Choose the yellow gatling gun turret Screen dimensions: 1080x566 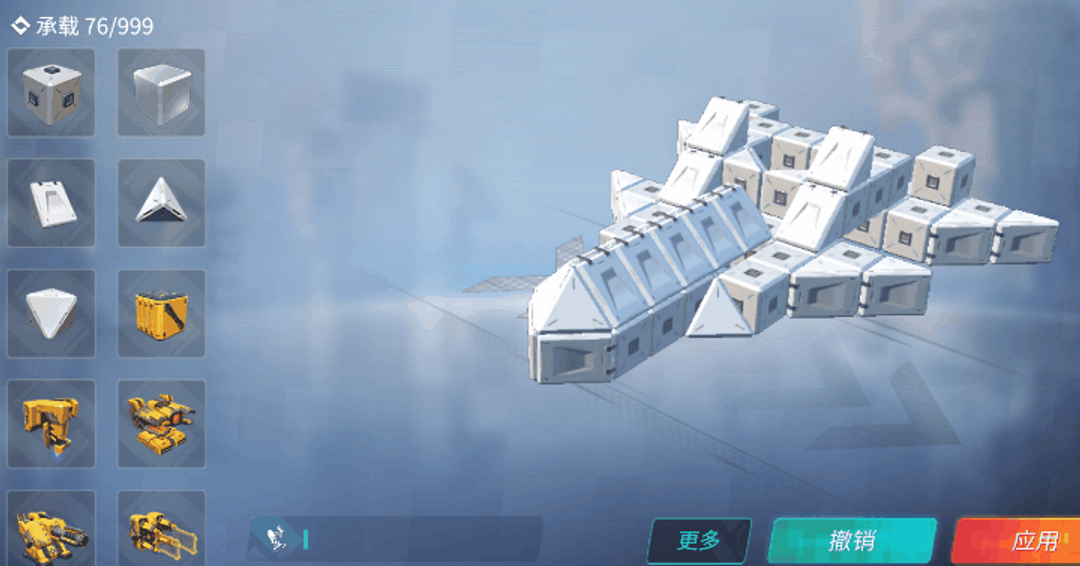pyautogui.click(x=51, y=530)
